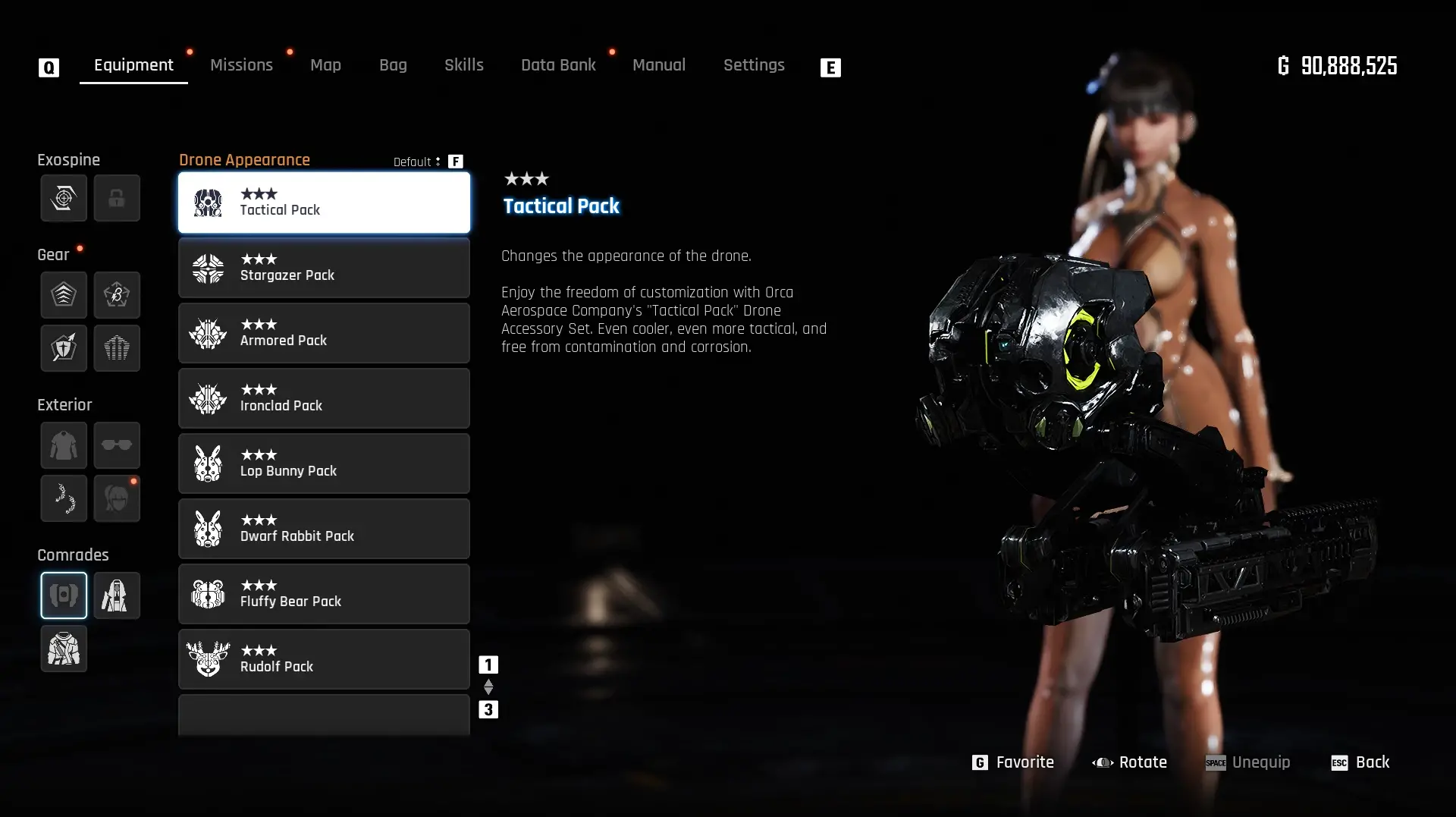
Task: Pick the Ironclad Pack entry
Action: tap(324, 398)
